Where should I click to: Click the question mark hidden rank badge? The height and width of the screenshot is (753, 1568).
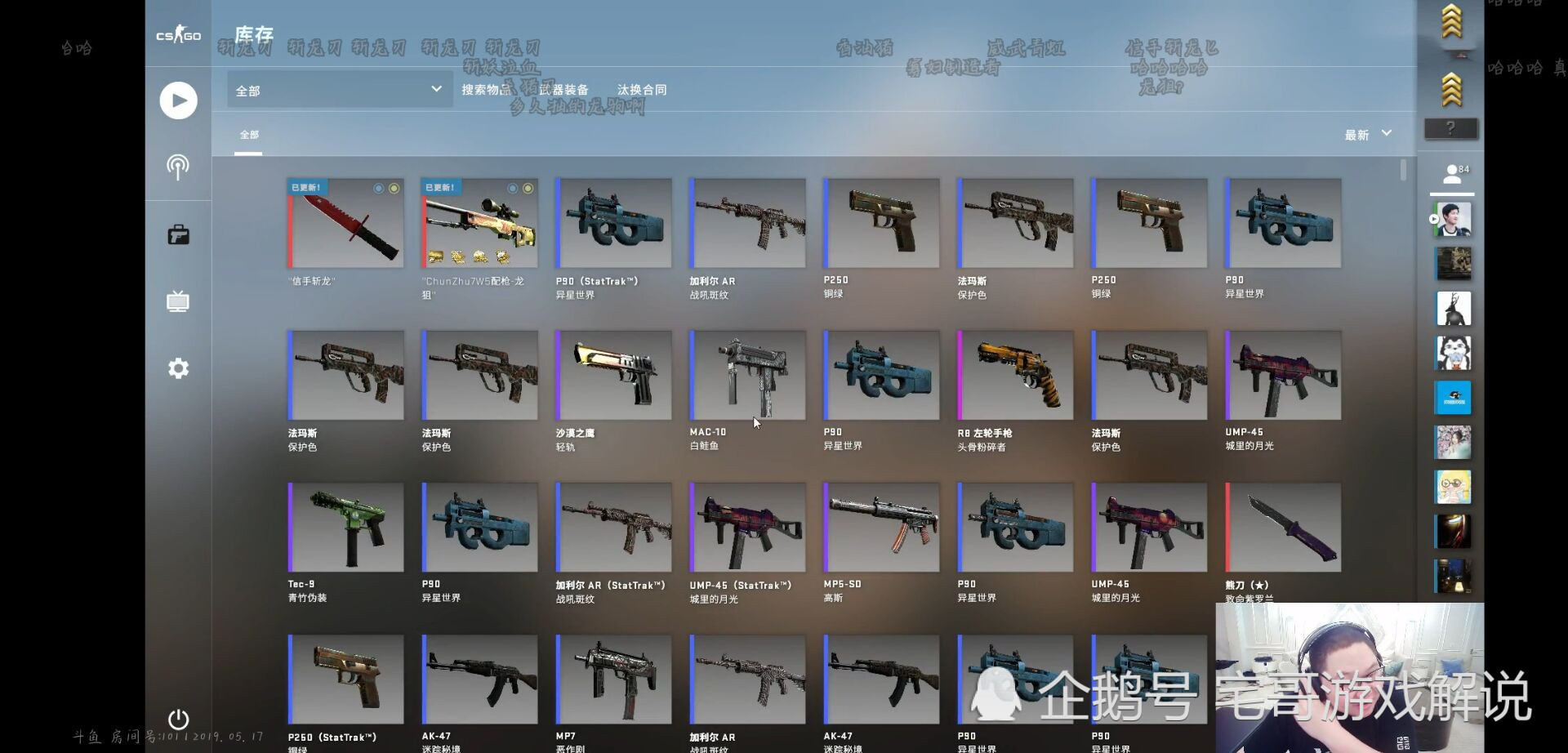point(1451,127)
